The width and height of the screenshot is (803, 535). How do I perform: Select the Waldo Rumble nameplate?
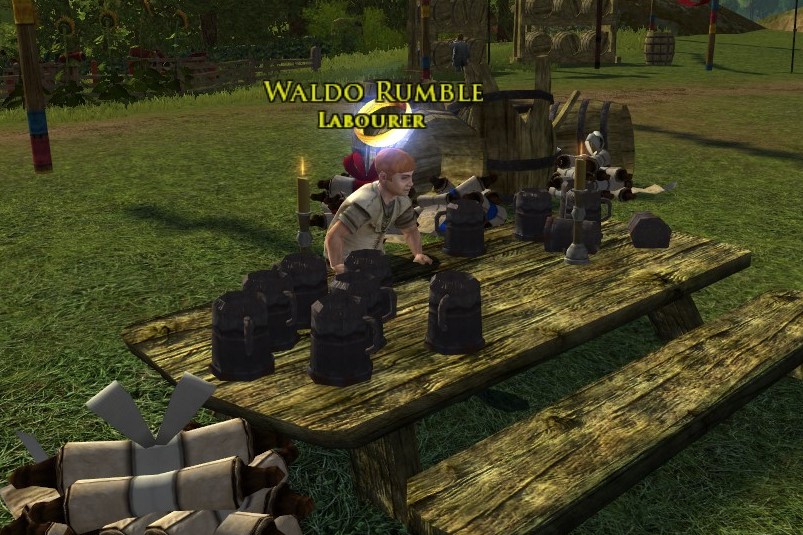pos(372,94)
